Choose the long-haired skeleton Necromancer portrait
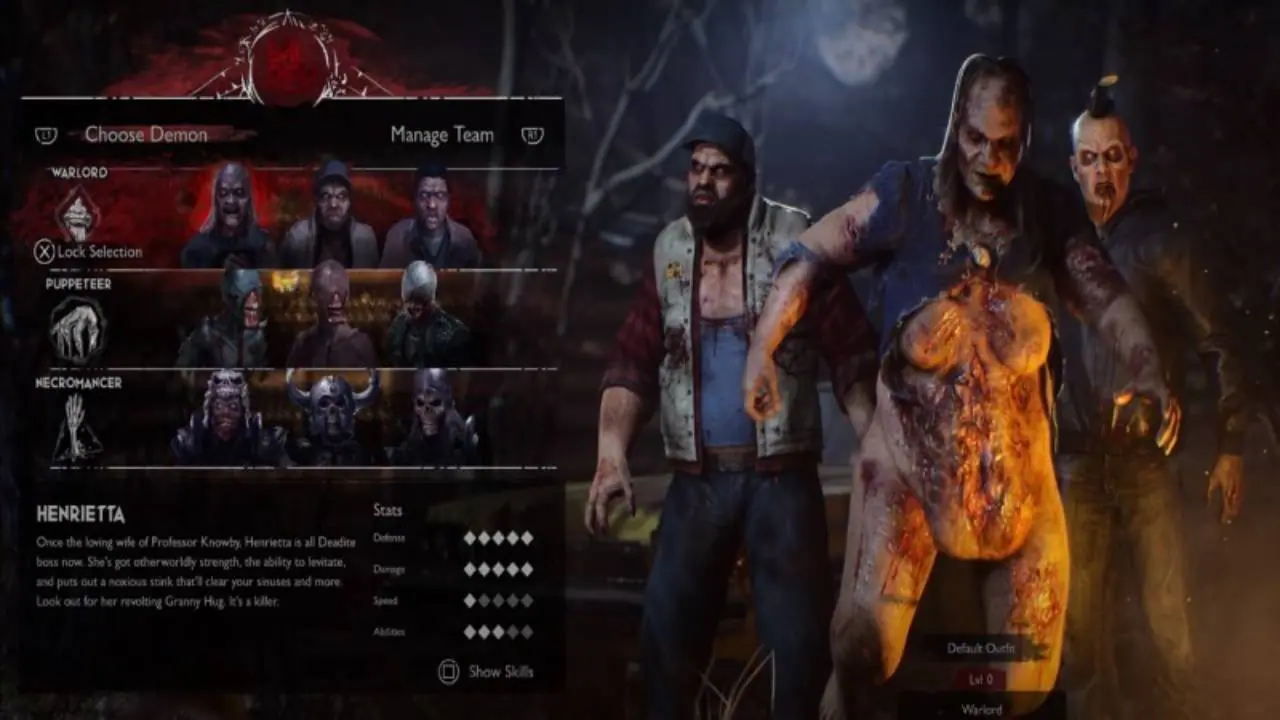 point(226,417)
